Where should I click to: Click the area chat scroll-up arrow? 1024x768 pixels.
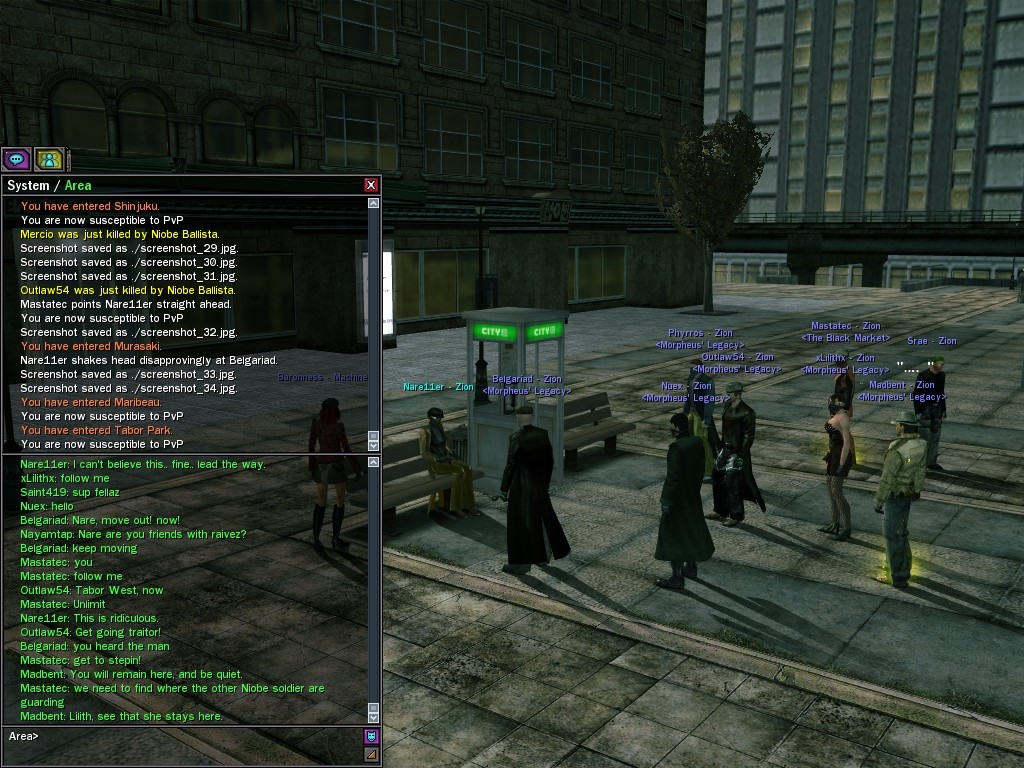click(x=374, y=462)
